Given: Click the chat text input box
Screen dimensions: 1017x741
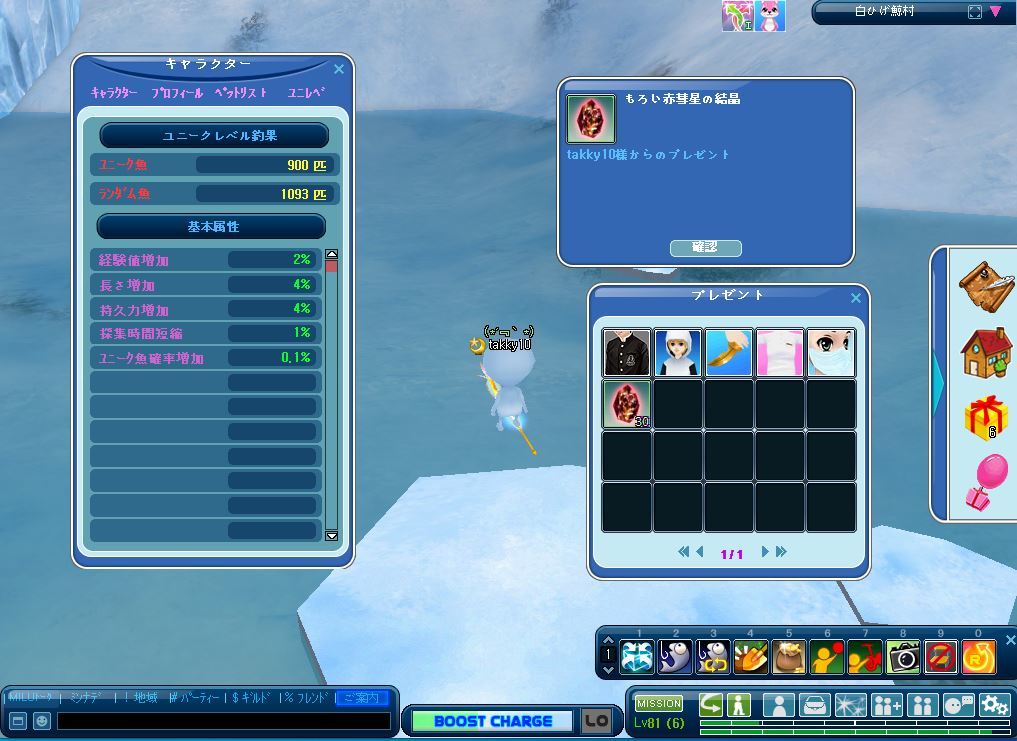Looking at the screenshot, I should (x=223, y=720).
